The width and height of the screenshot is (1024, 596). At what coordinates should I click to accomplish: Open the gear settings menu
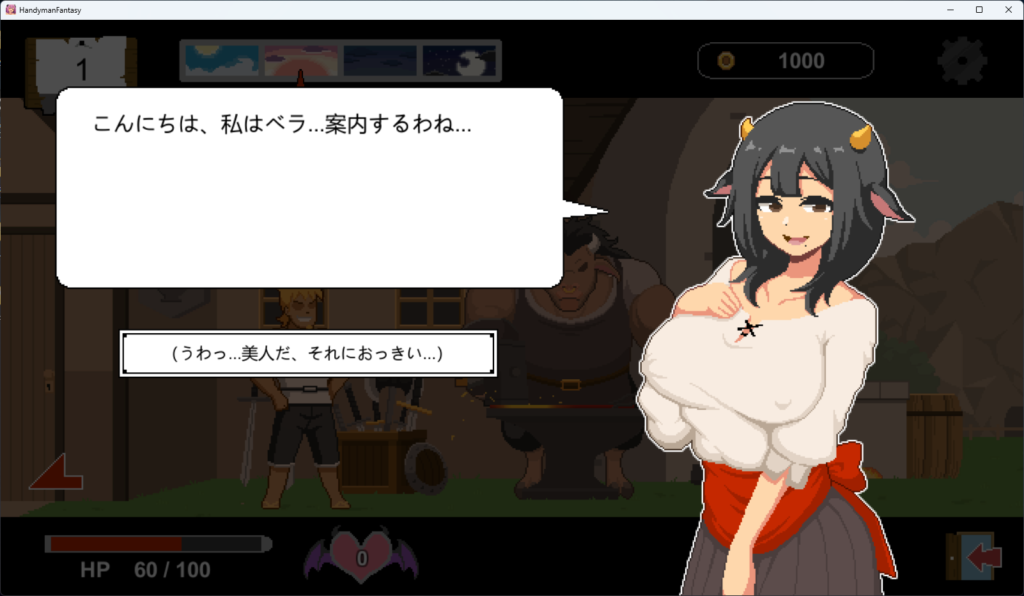point(961,61)
